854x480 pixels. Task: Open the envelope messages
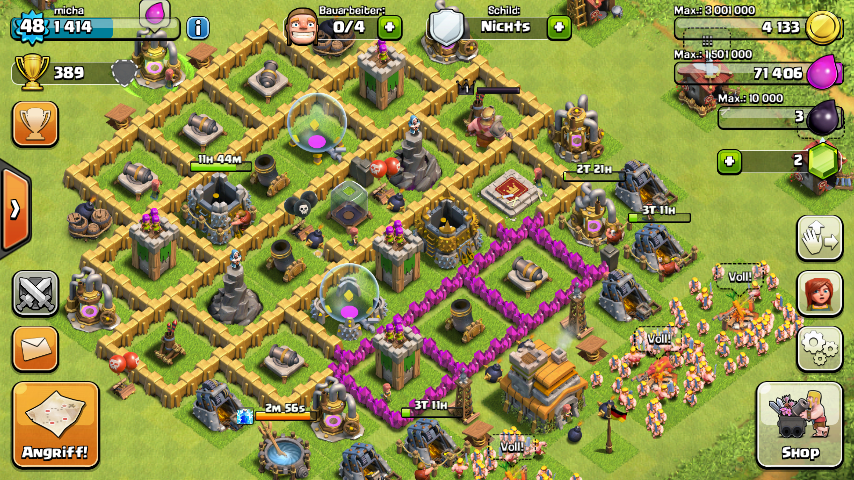35,348
